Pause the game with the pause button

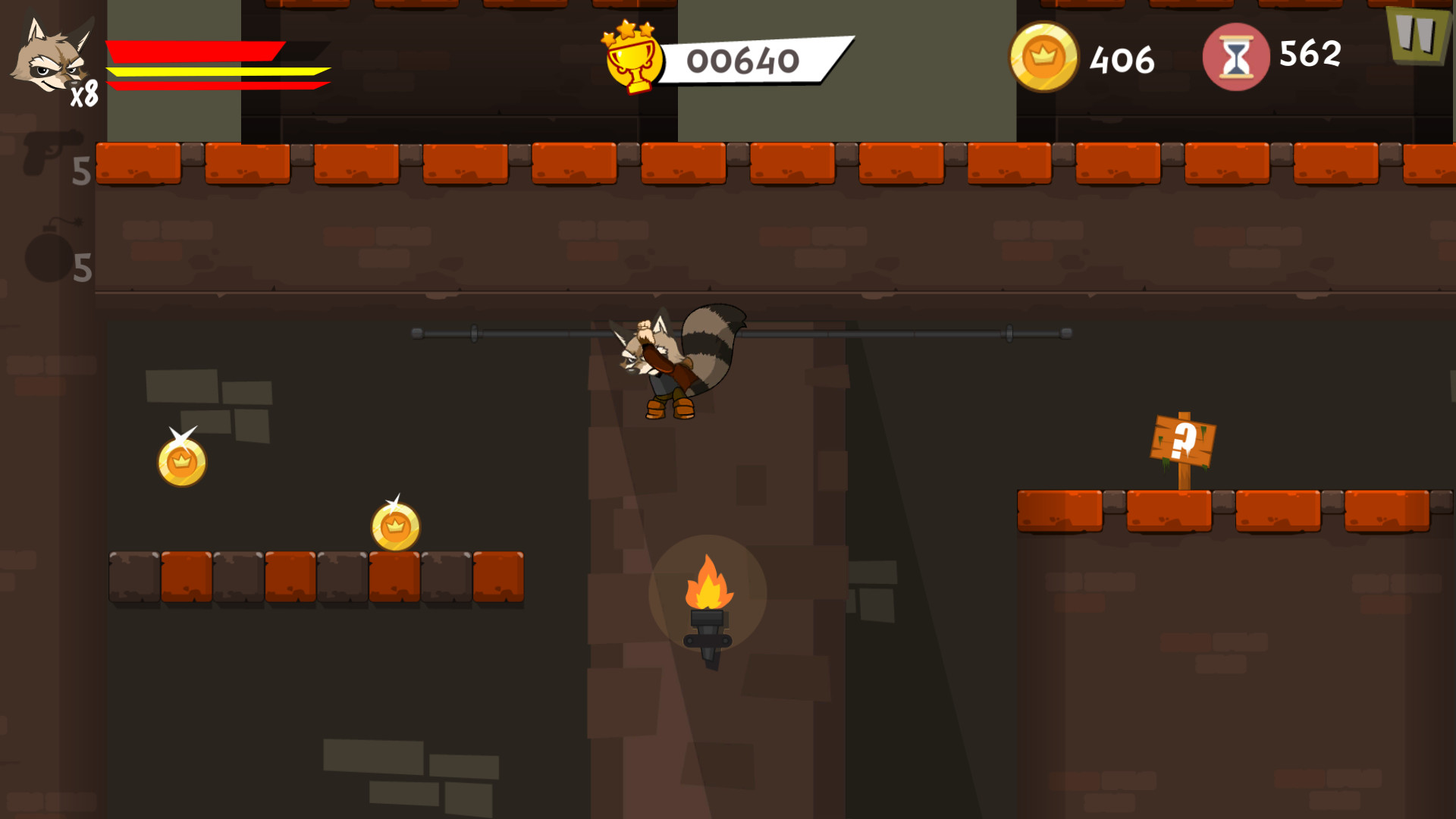click(x=1416, y=35)
